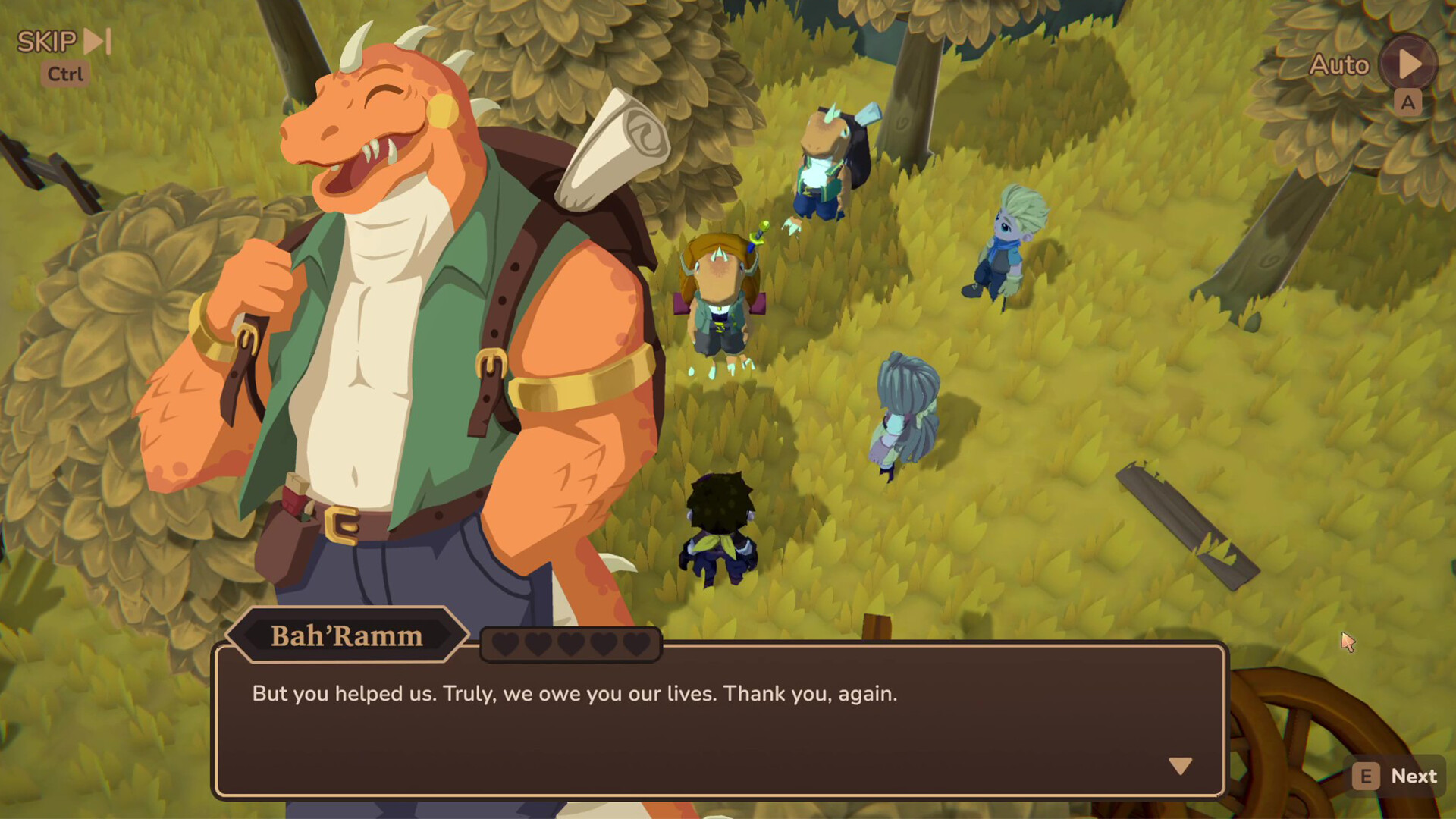1456x819 pixels.
Task: Click the 'A' gamepad key badge
Action: 1408,102
